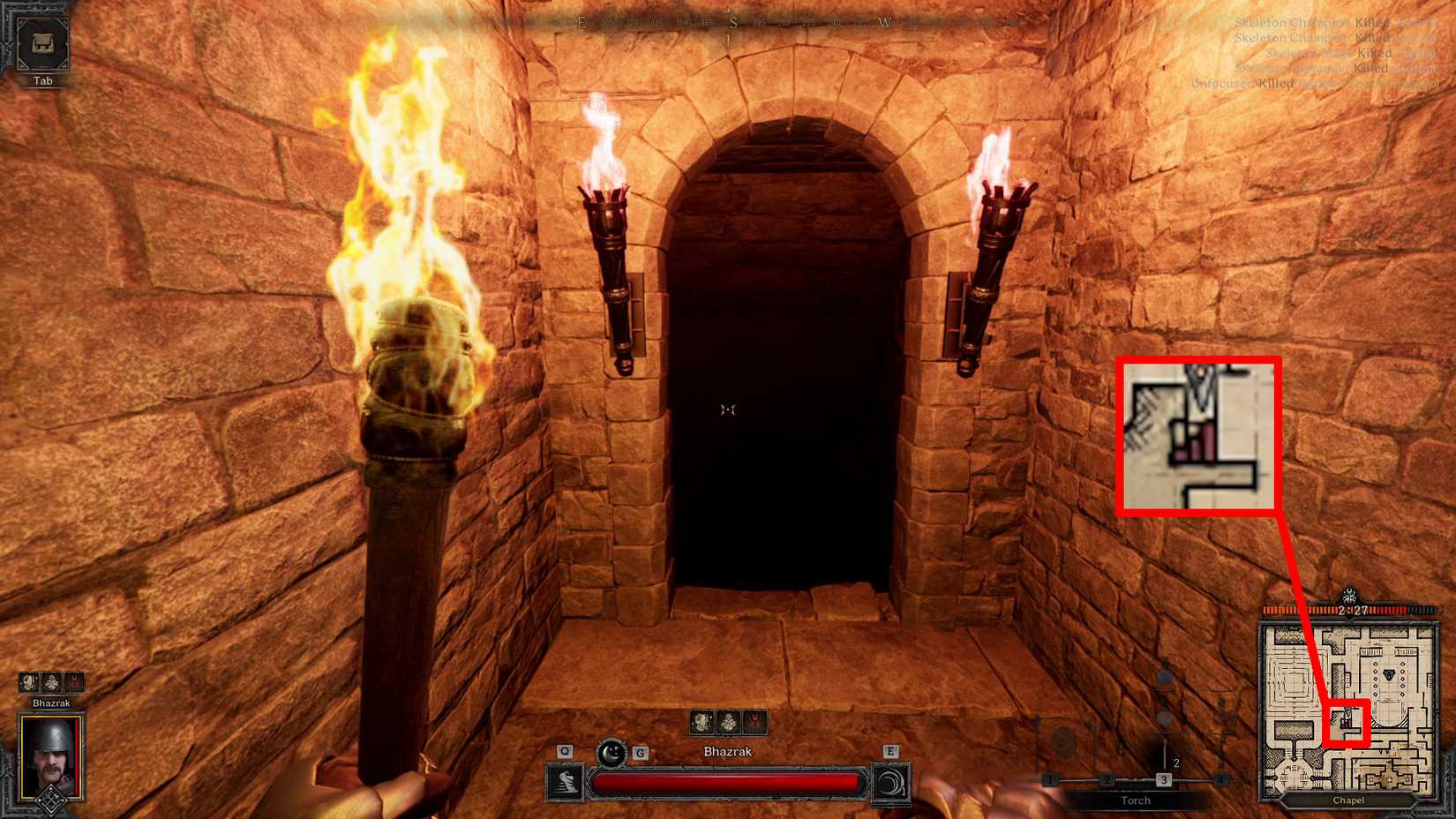Click the first flower buff icon above the health bar
The width and height of the screenshot is (1456, 819).
[700, 720]
